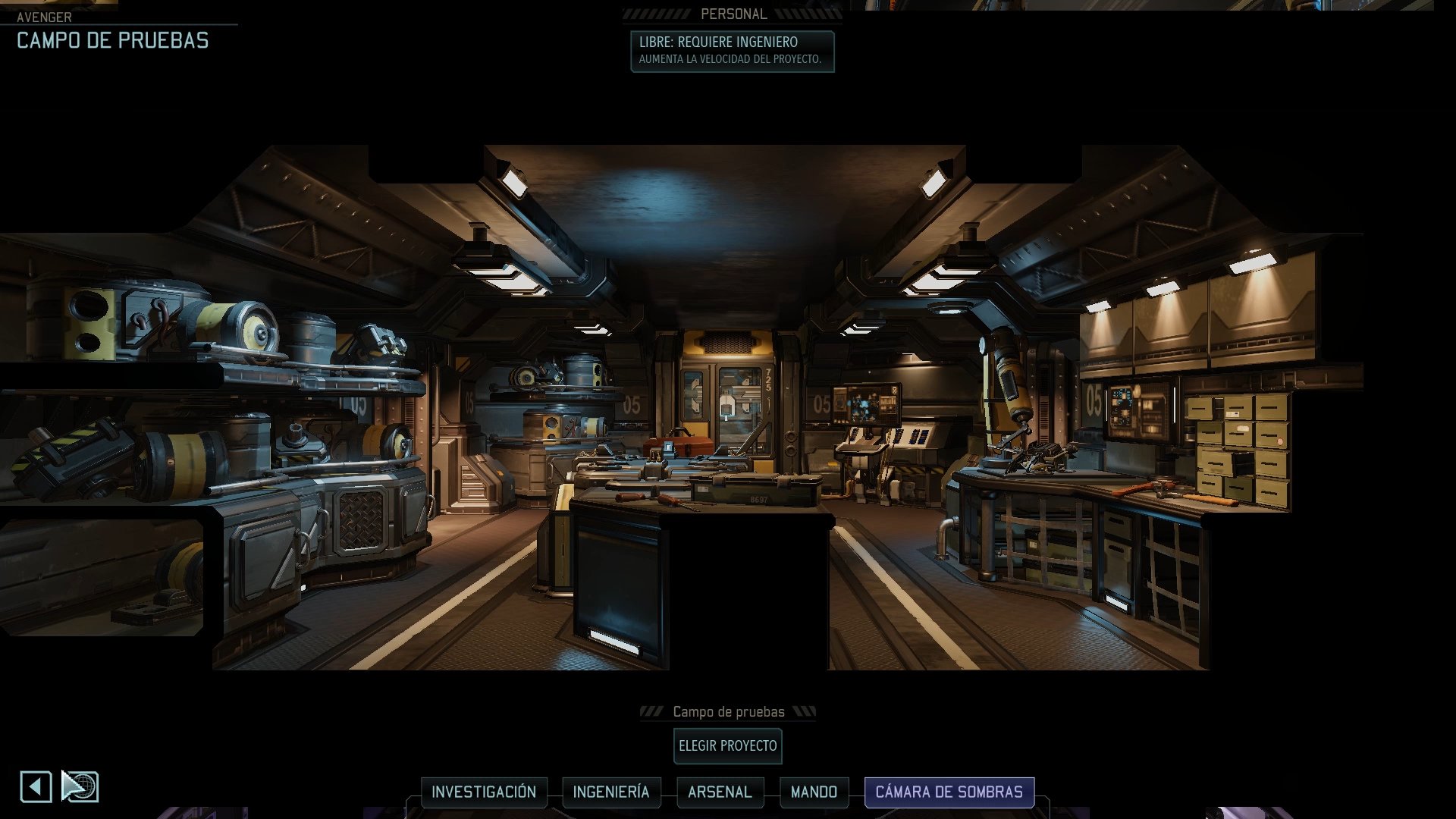This screenshot has height=819, width=1456.
Task: Open Cámara de Sombras
Action: pyautogui.click(x=949, y=792)
